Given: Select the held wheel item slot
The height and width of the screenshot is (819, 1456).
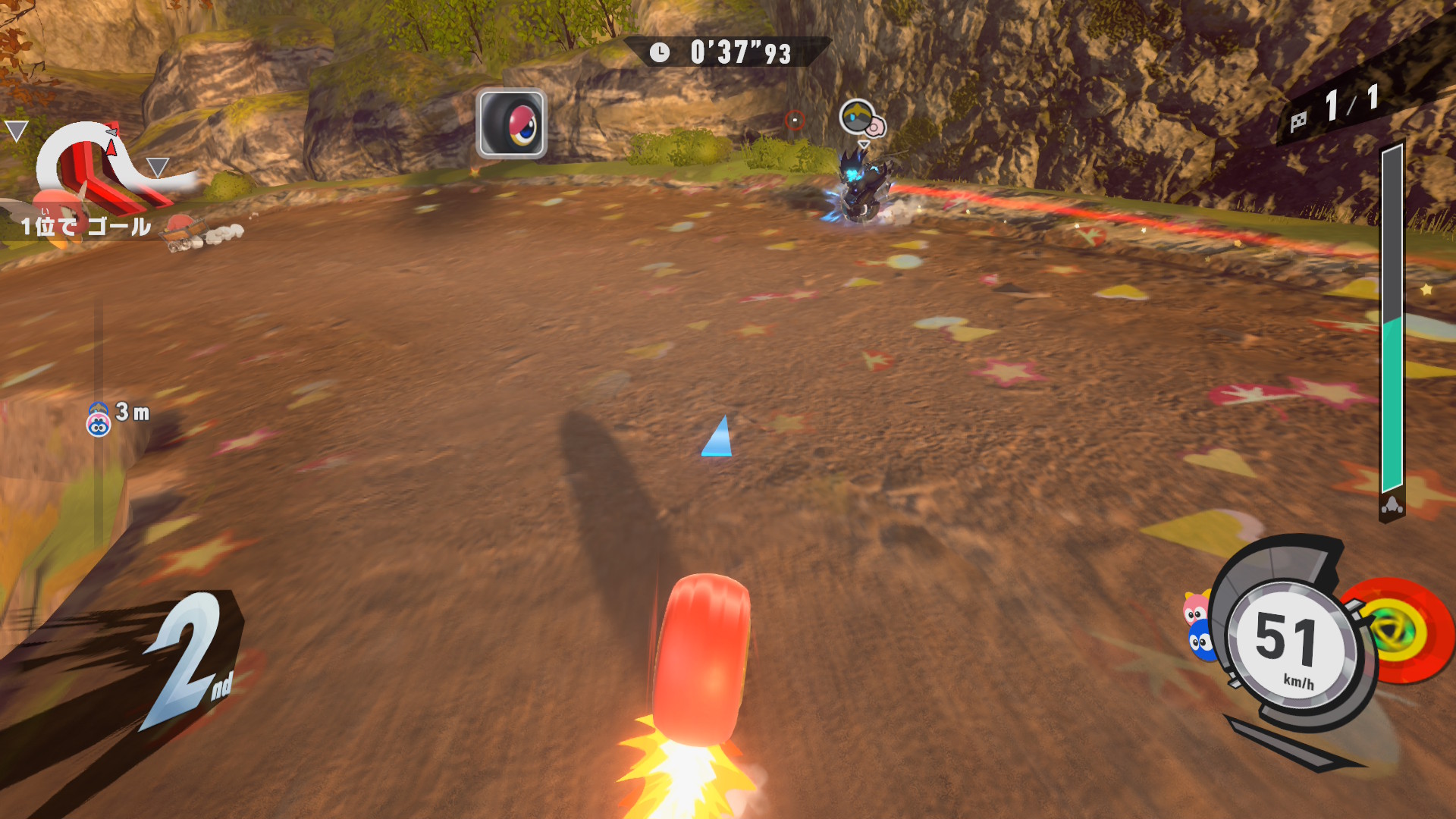Looking at the screenshot, I should (511, 124).
